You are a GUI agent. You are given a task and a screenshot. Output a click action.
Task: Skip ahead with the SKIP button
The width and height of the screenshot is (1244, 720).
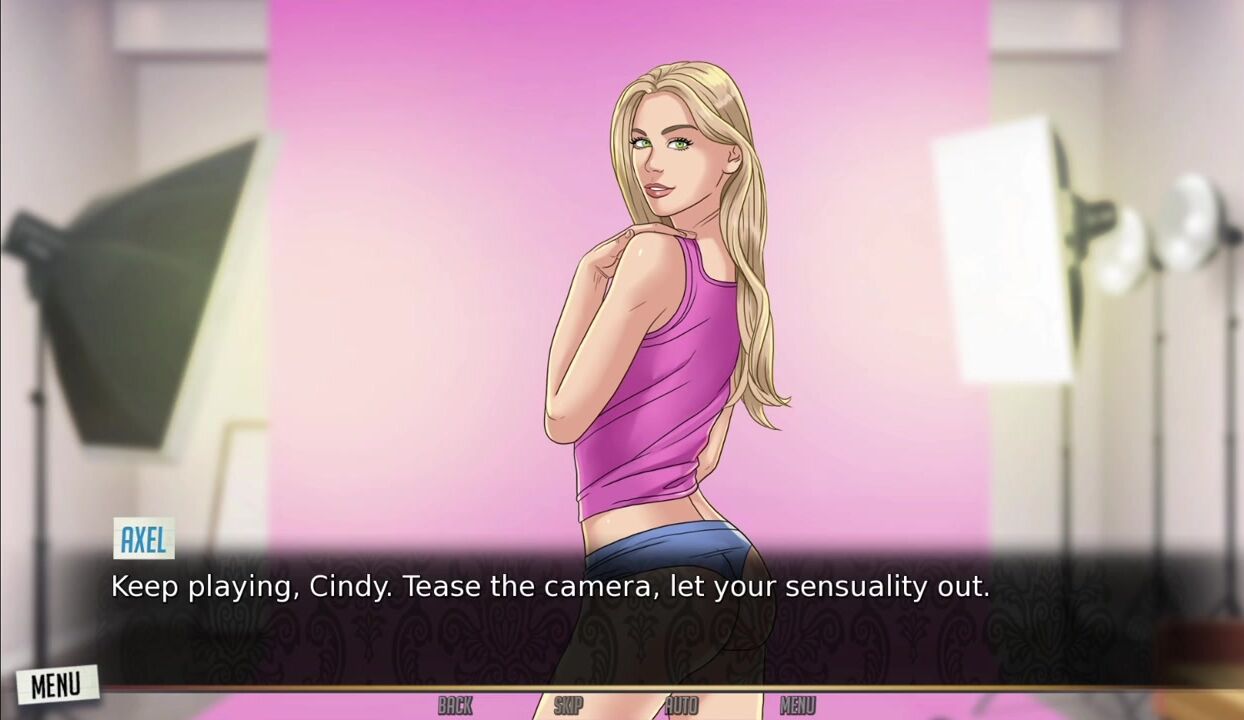(x=568, y=706)
